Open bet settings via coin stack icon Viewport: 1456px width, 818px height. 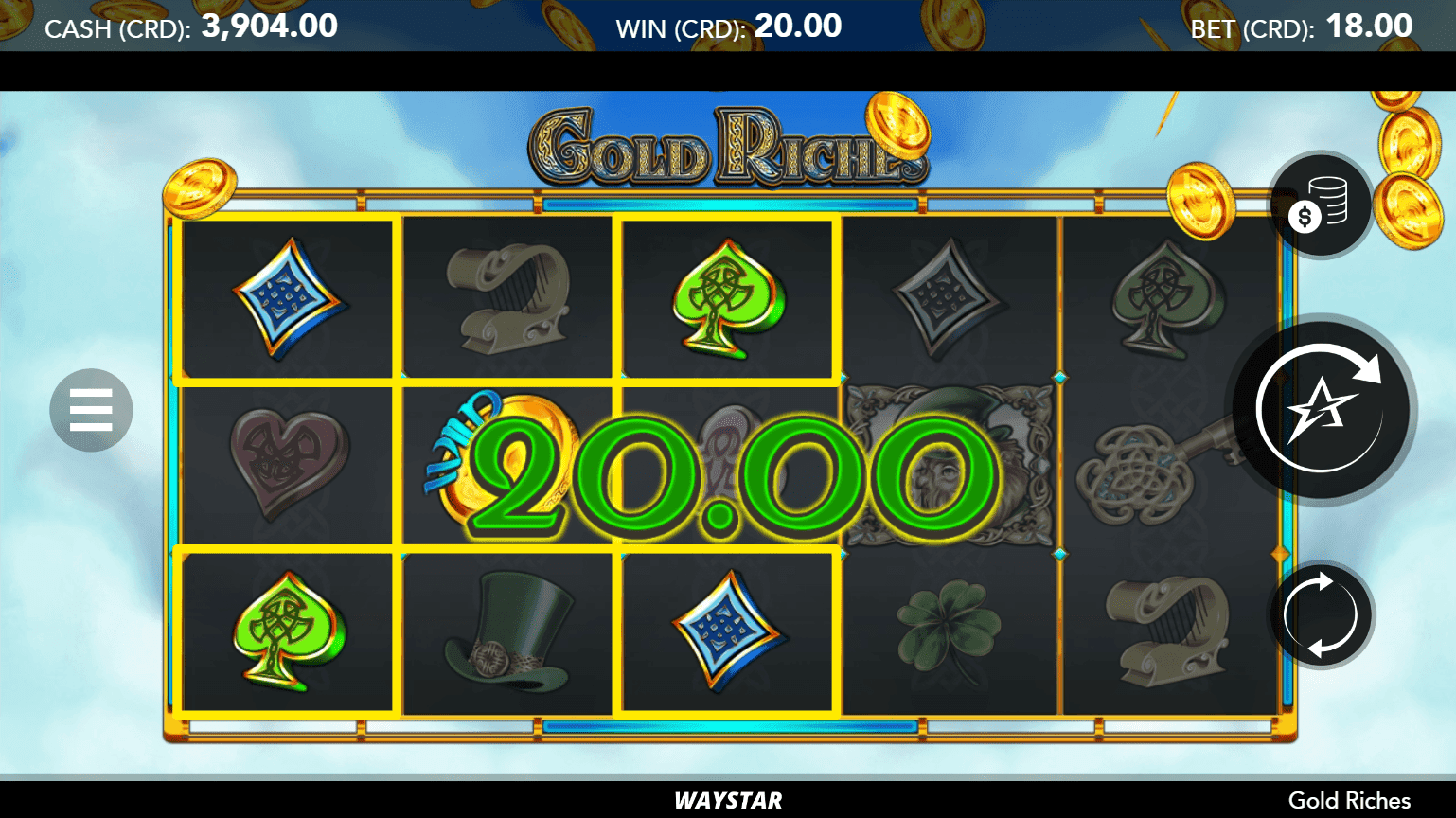(1321, 204)
